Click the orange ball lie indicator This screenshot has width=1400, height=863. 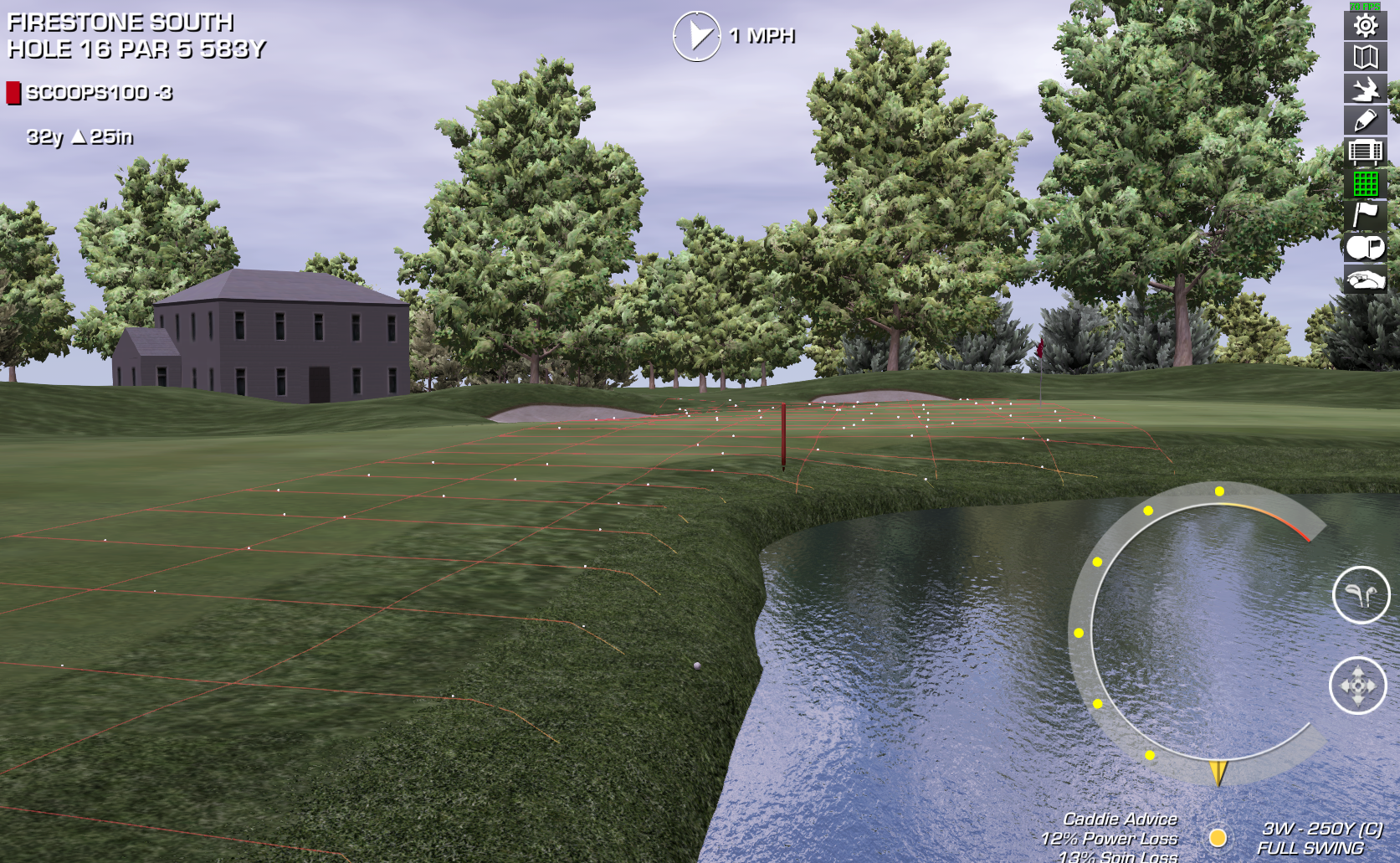point(1218,837)
